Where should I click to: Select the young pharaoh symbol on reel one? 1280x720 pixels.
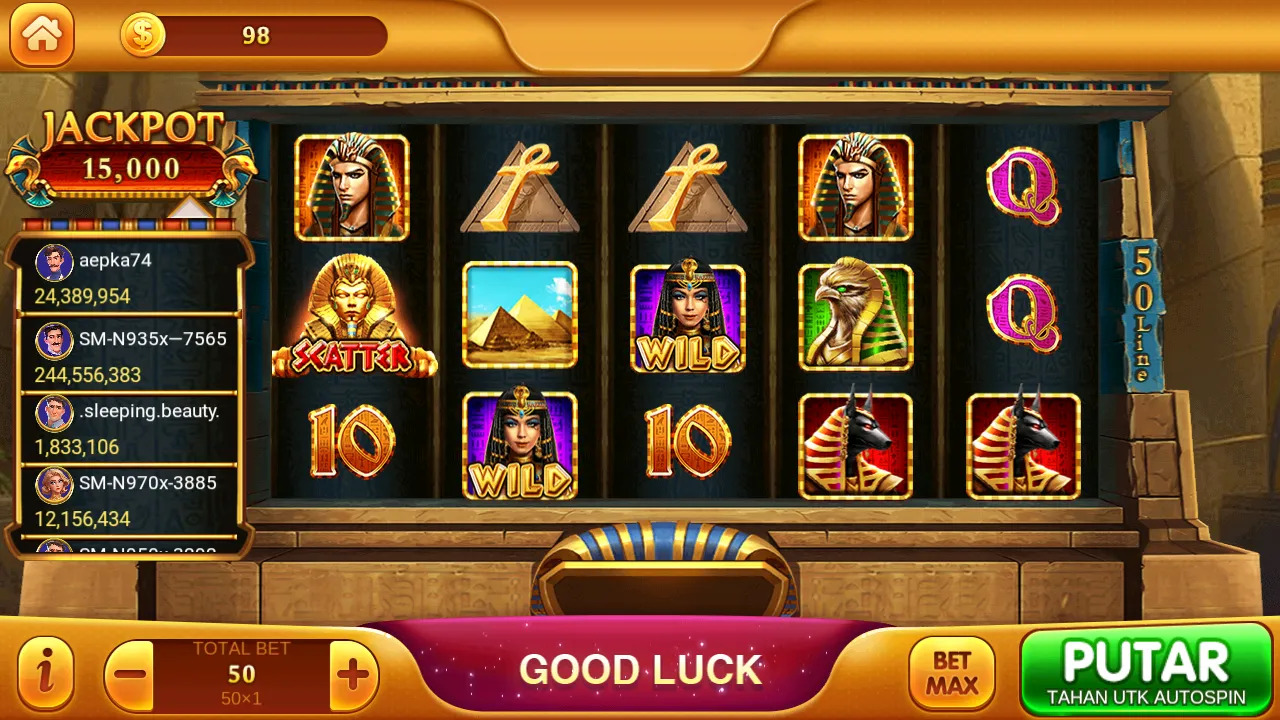pos(352,188)
